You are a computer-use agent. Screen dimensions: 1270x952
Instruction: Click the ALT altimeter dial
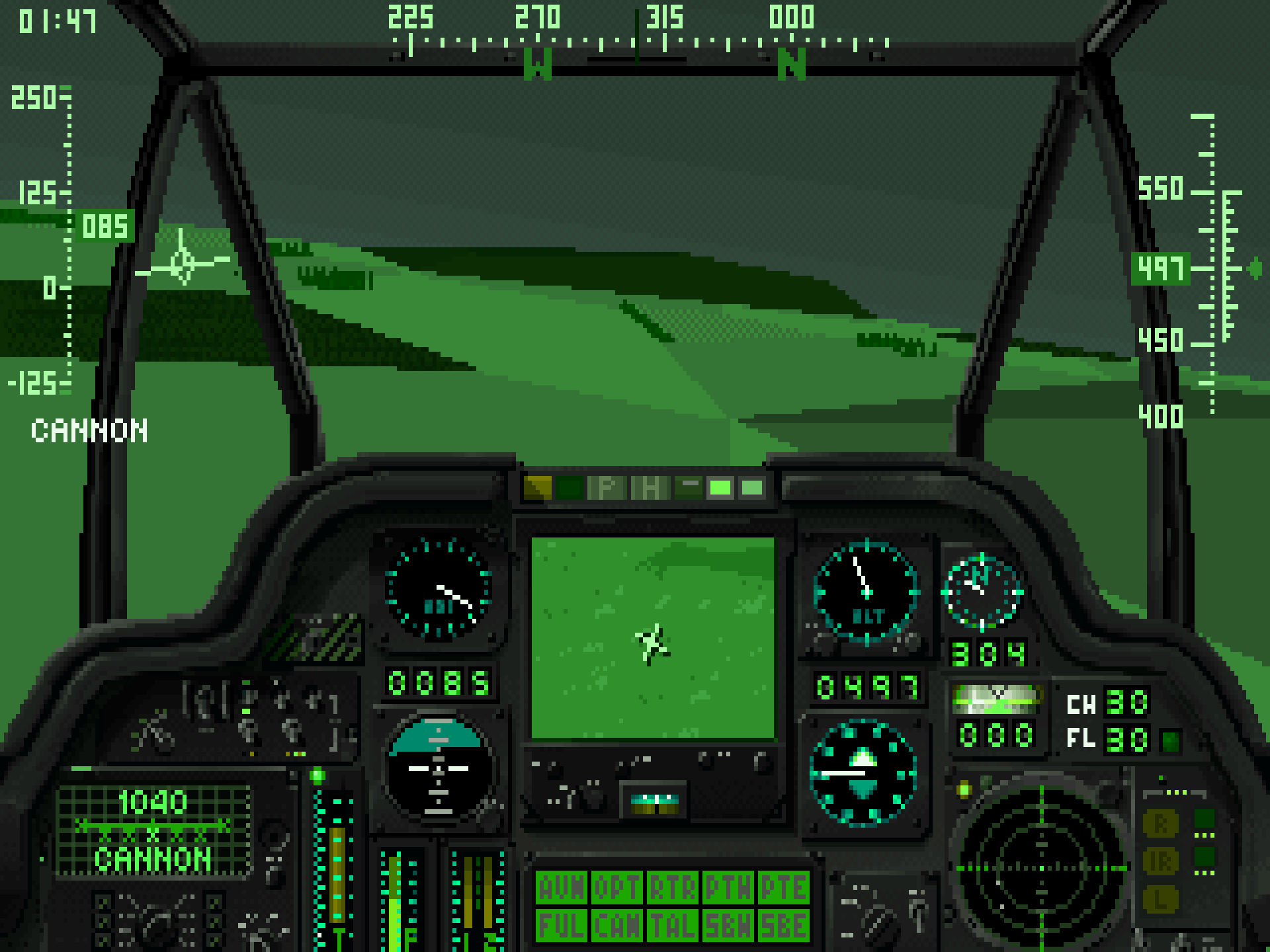coord(867,592)
